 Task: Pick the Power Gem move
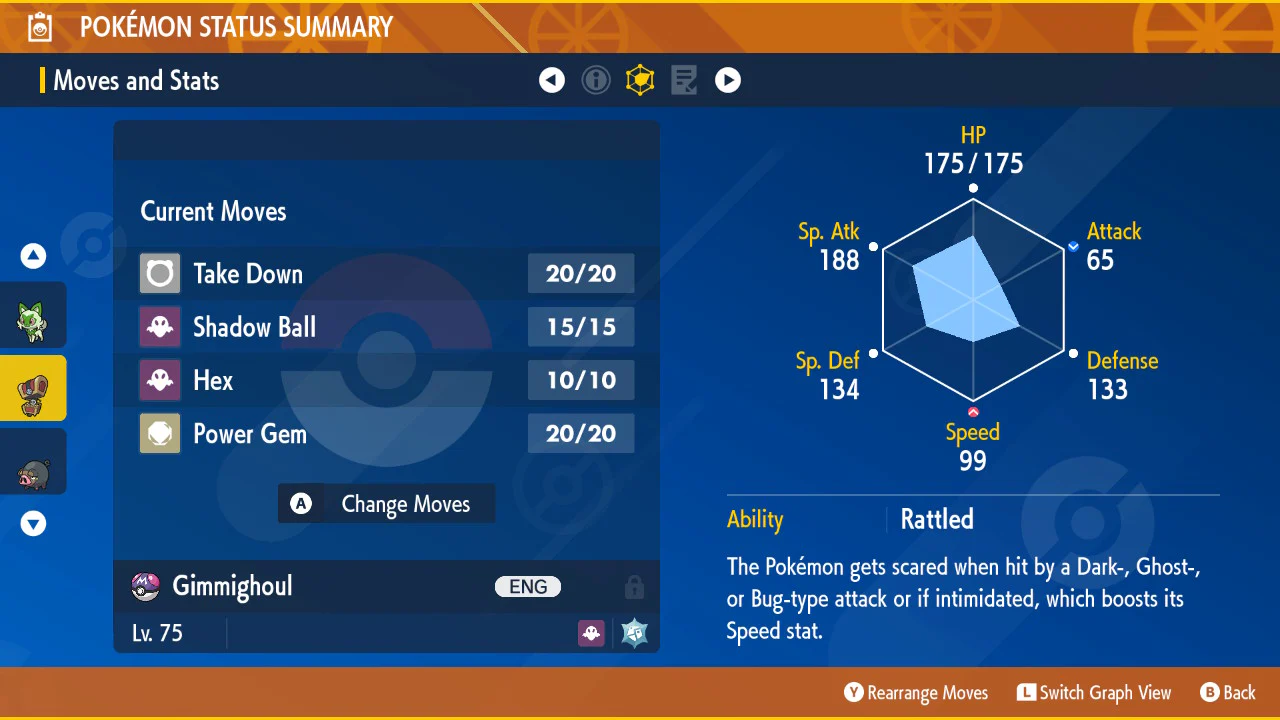386,434
